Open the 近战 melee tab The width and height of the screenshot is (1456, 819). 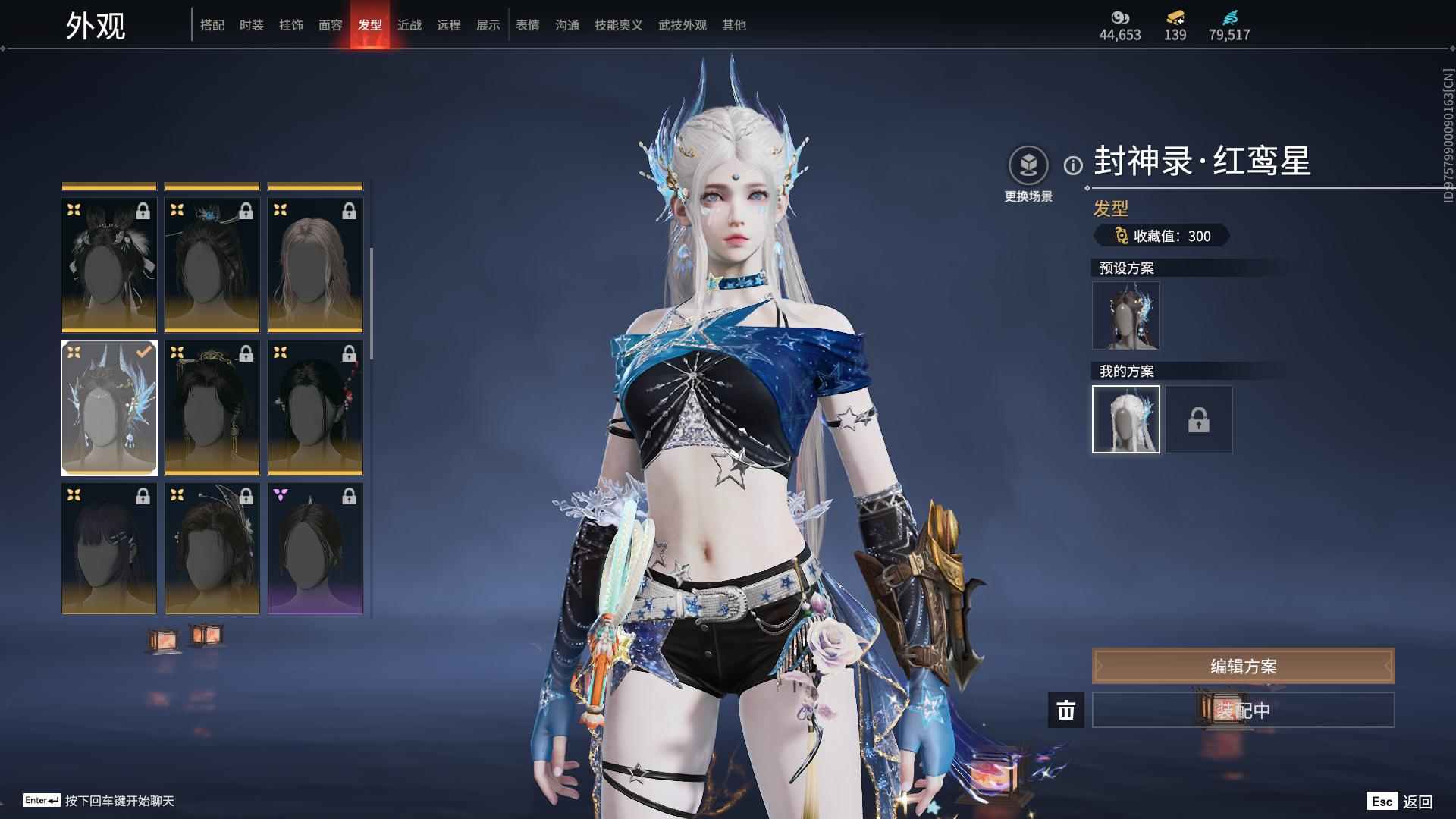coord(409,25)
